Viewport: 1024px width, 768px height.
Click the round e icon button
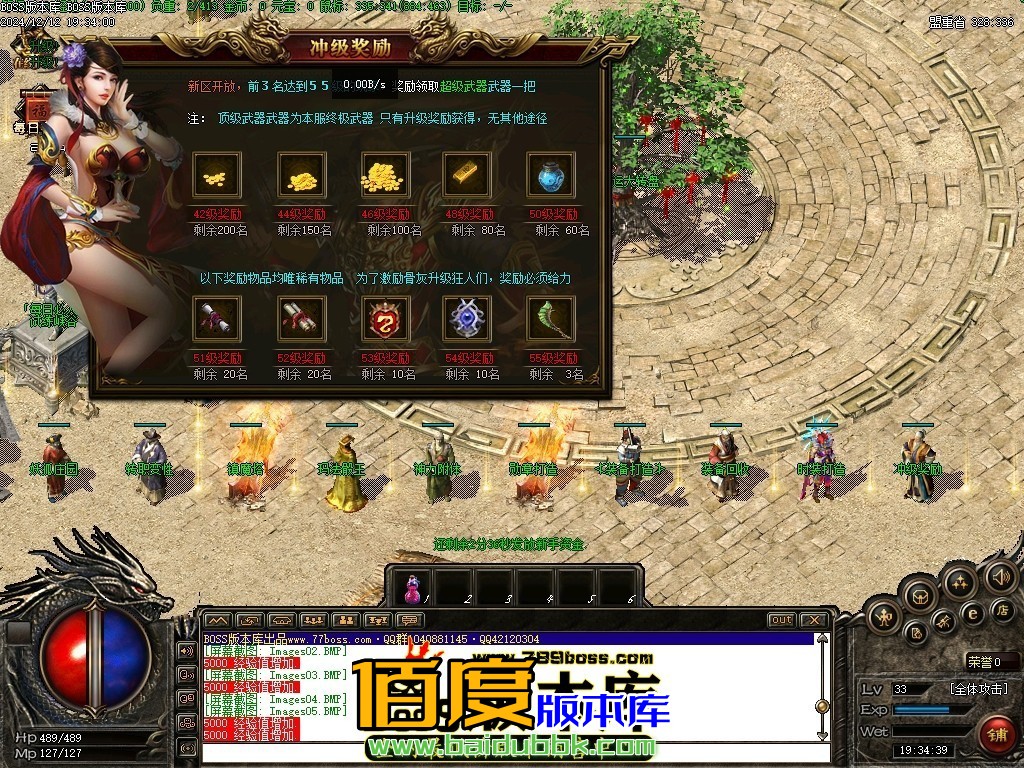coord(972,614)
